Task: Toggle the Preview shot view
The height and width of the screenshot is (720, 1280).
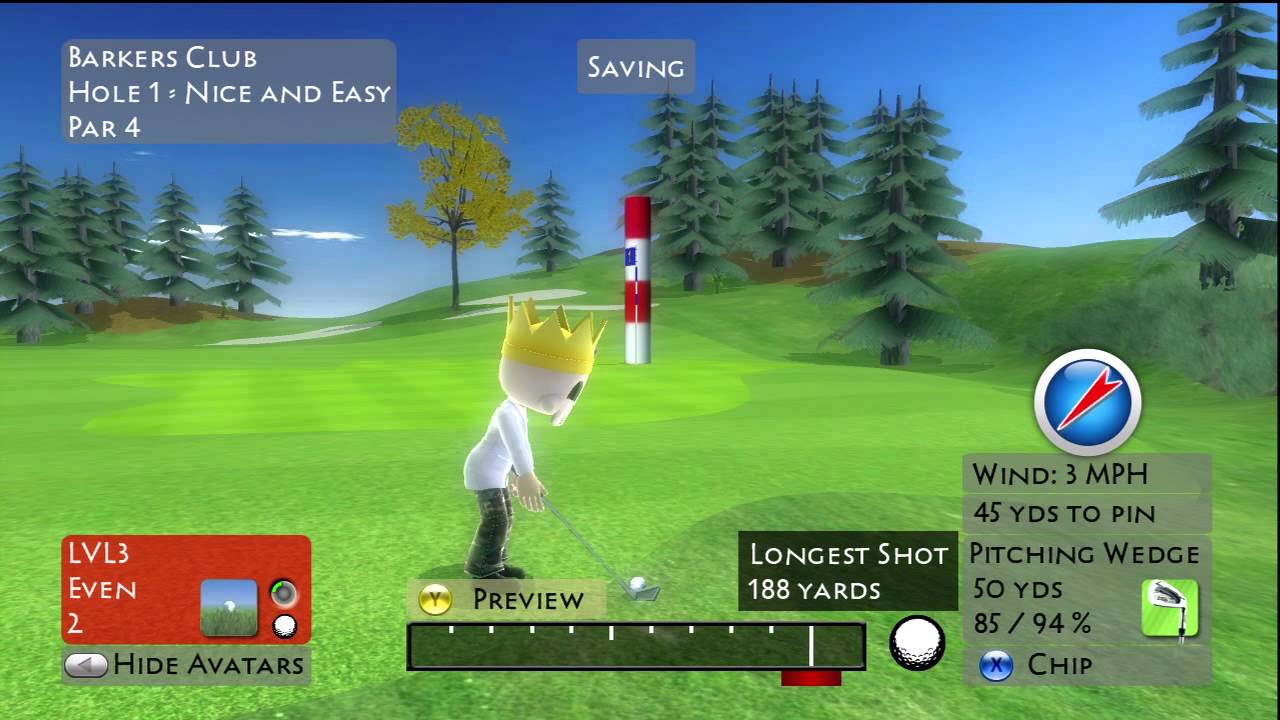Action: 505,600
